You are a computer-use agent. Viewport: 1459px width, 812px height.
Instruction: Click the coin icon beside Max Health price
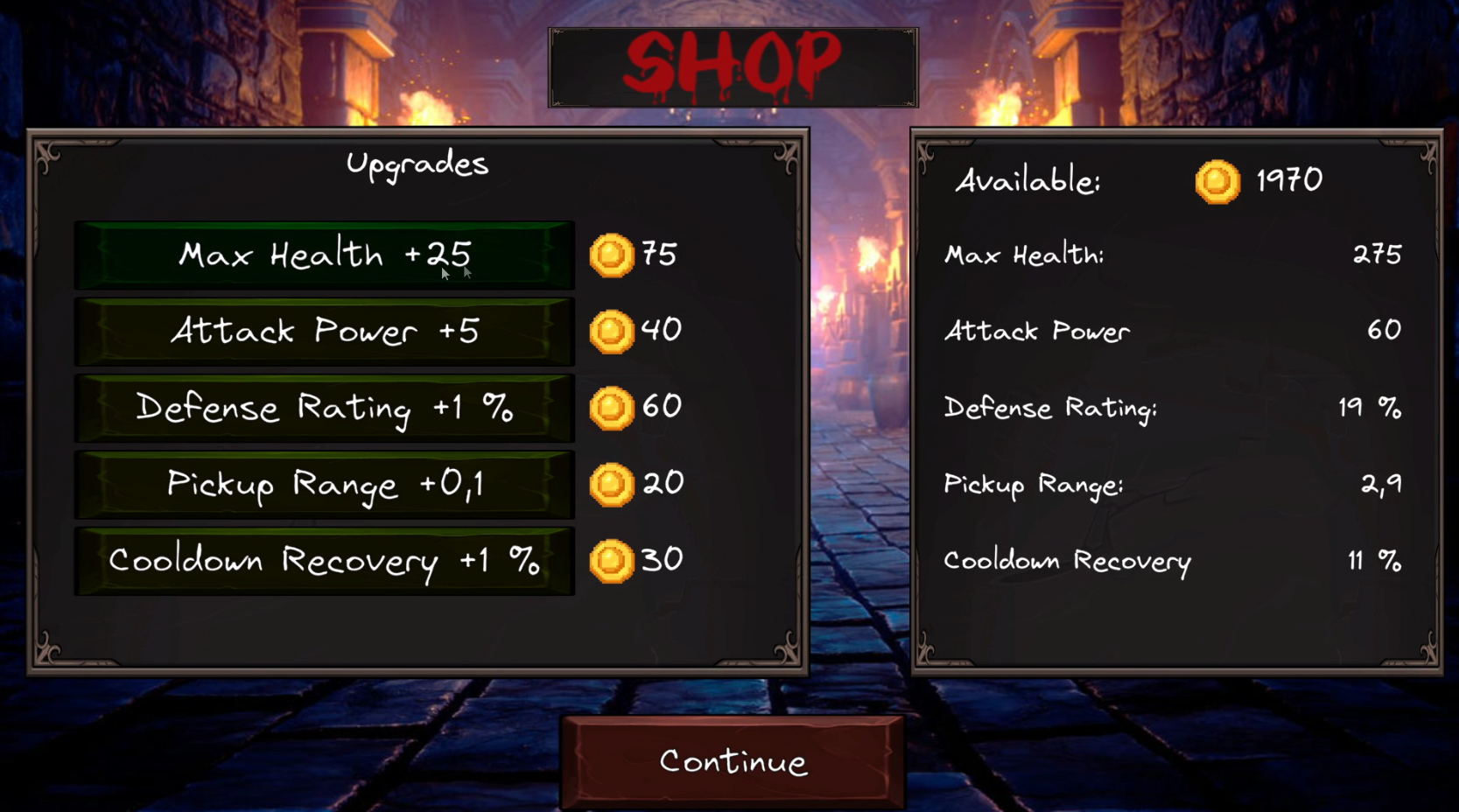click(x=613, y=255)
